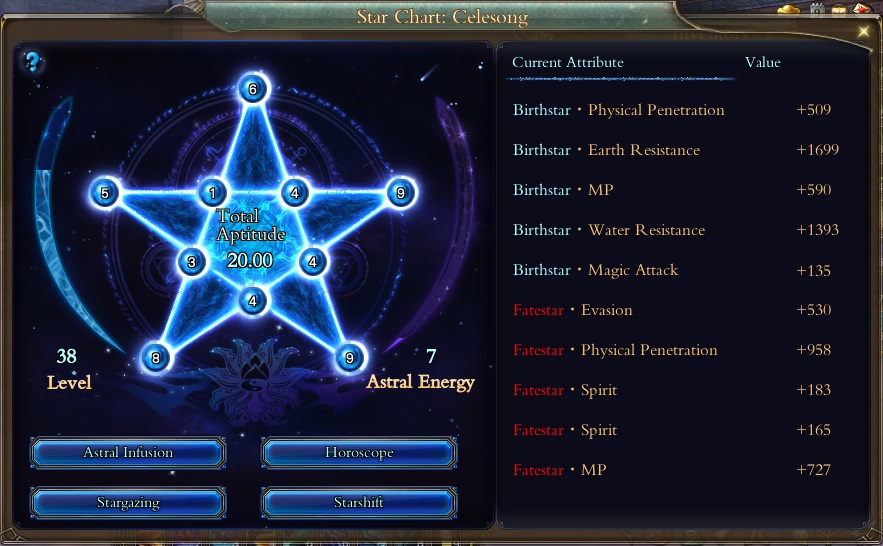Open the Astral Infusion menu
The height and width of the screenshot is (546, 883).
point(128,453)
